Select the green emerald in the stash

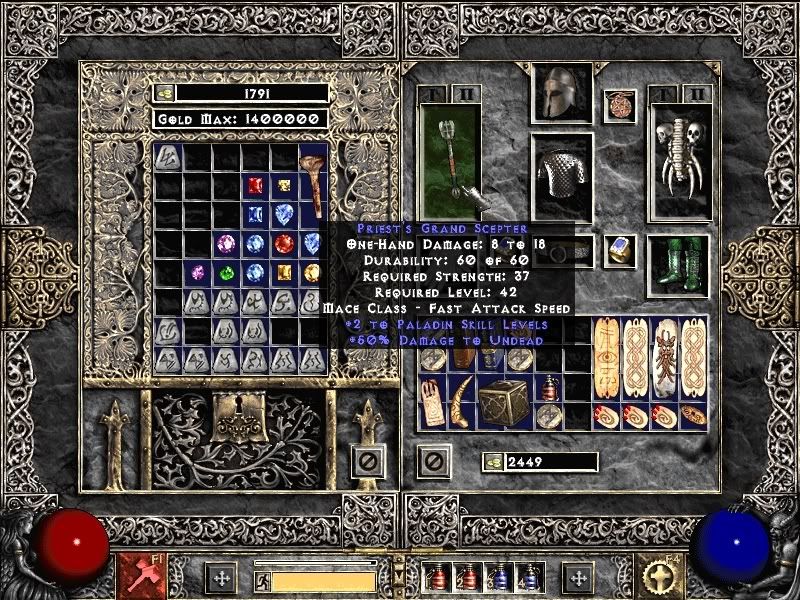228,272
